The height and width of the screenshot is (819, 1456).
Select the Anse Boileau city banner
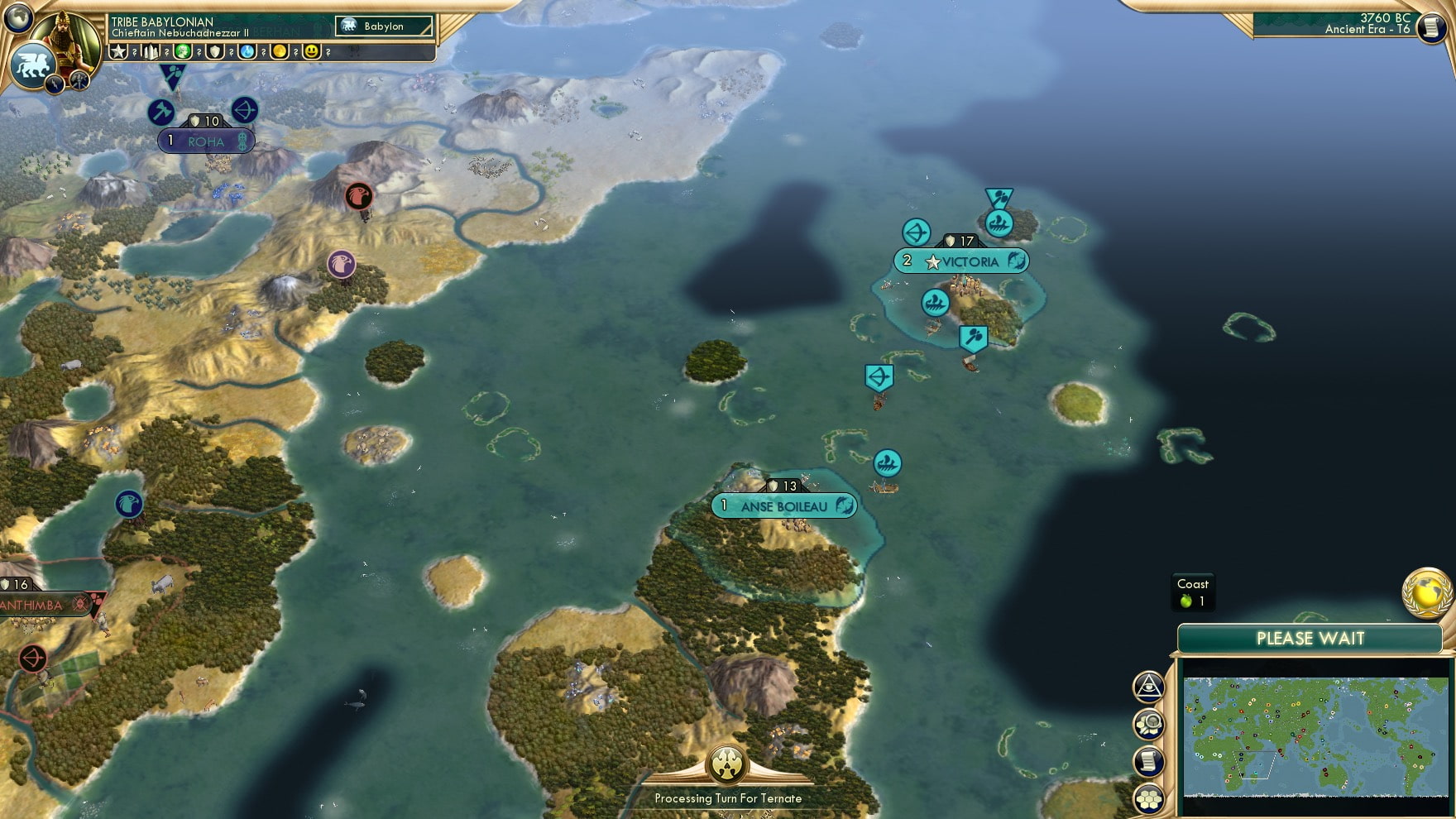pyautogui.click(x=783, y=505)
